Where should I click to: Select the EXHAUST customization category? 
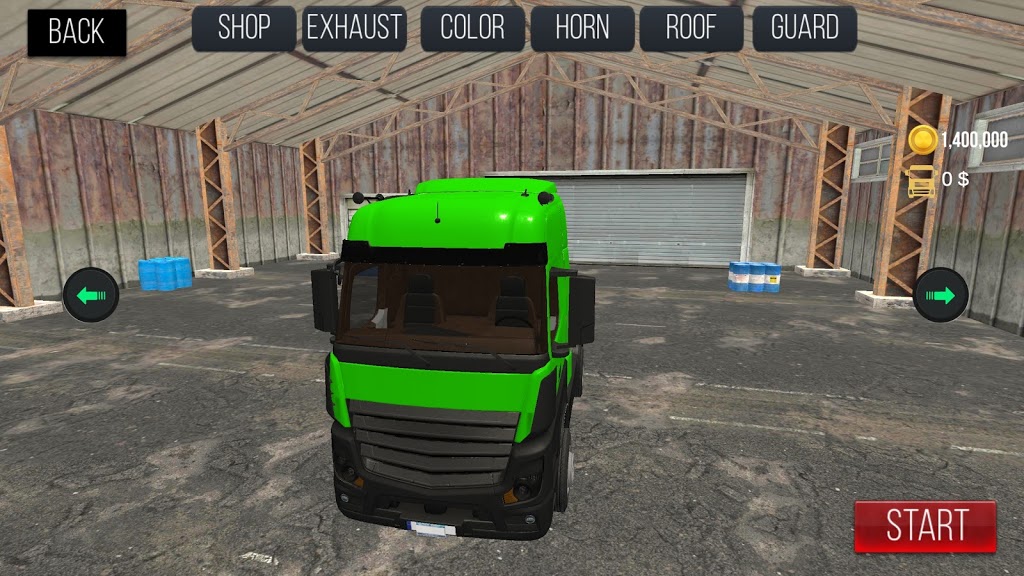[x=354, y=29]
